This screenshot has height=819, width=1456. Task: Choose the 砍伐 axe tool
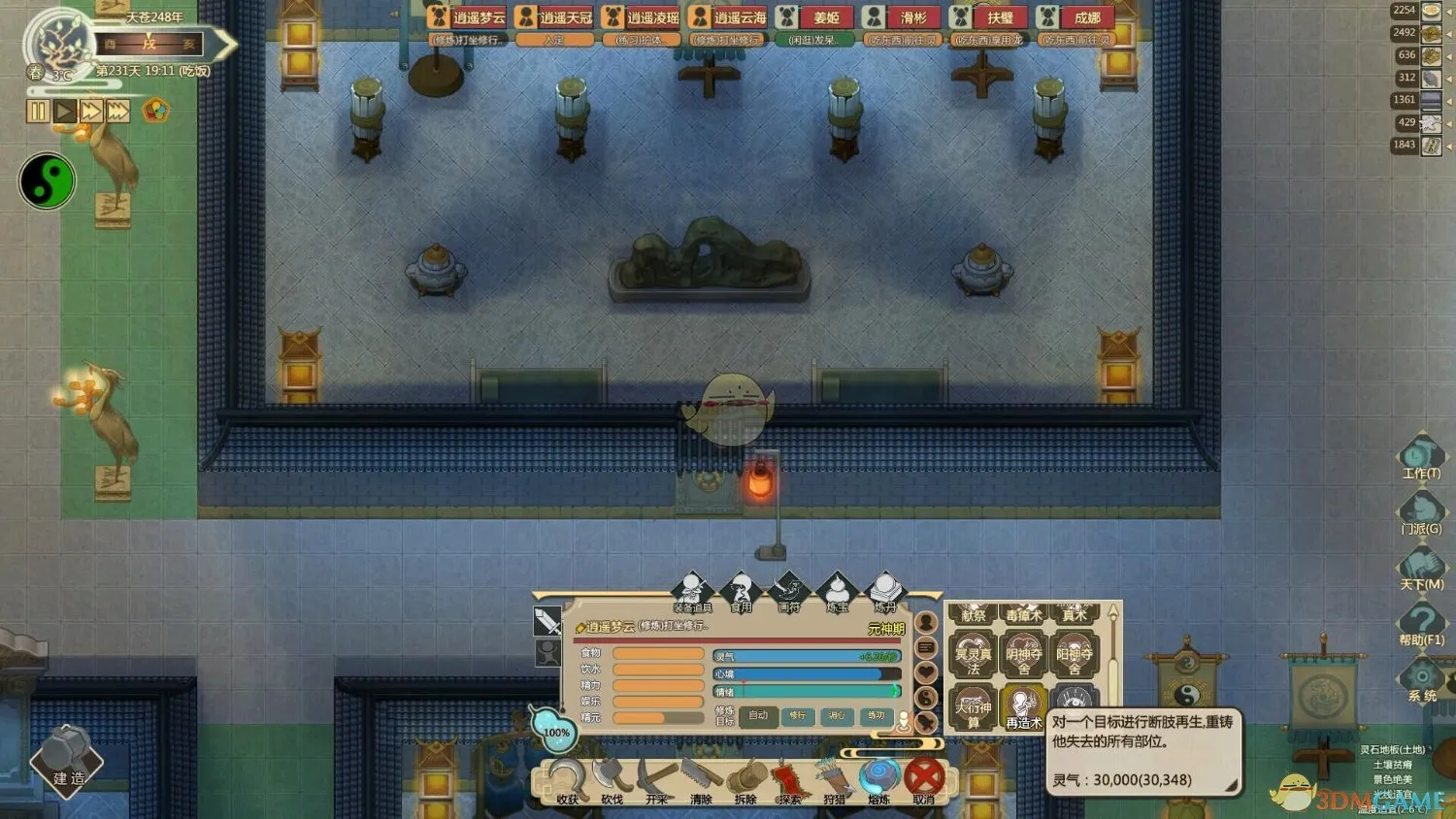(x=612, y=779)
